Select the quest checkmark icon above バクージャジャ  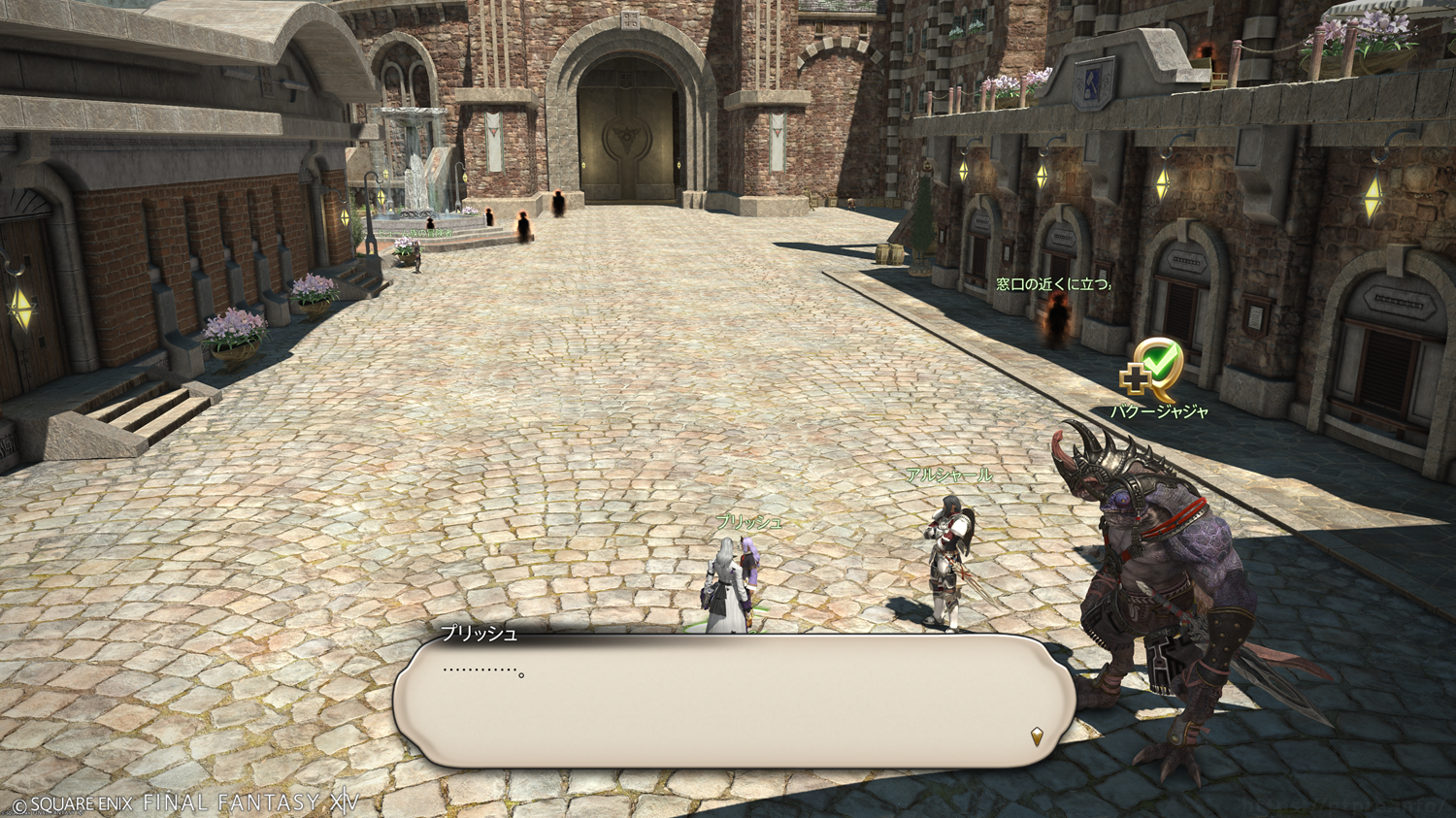coord(1152,369)
